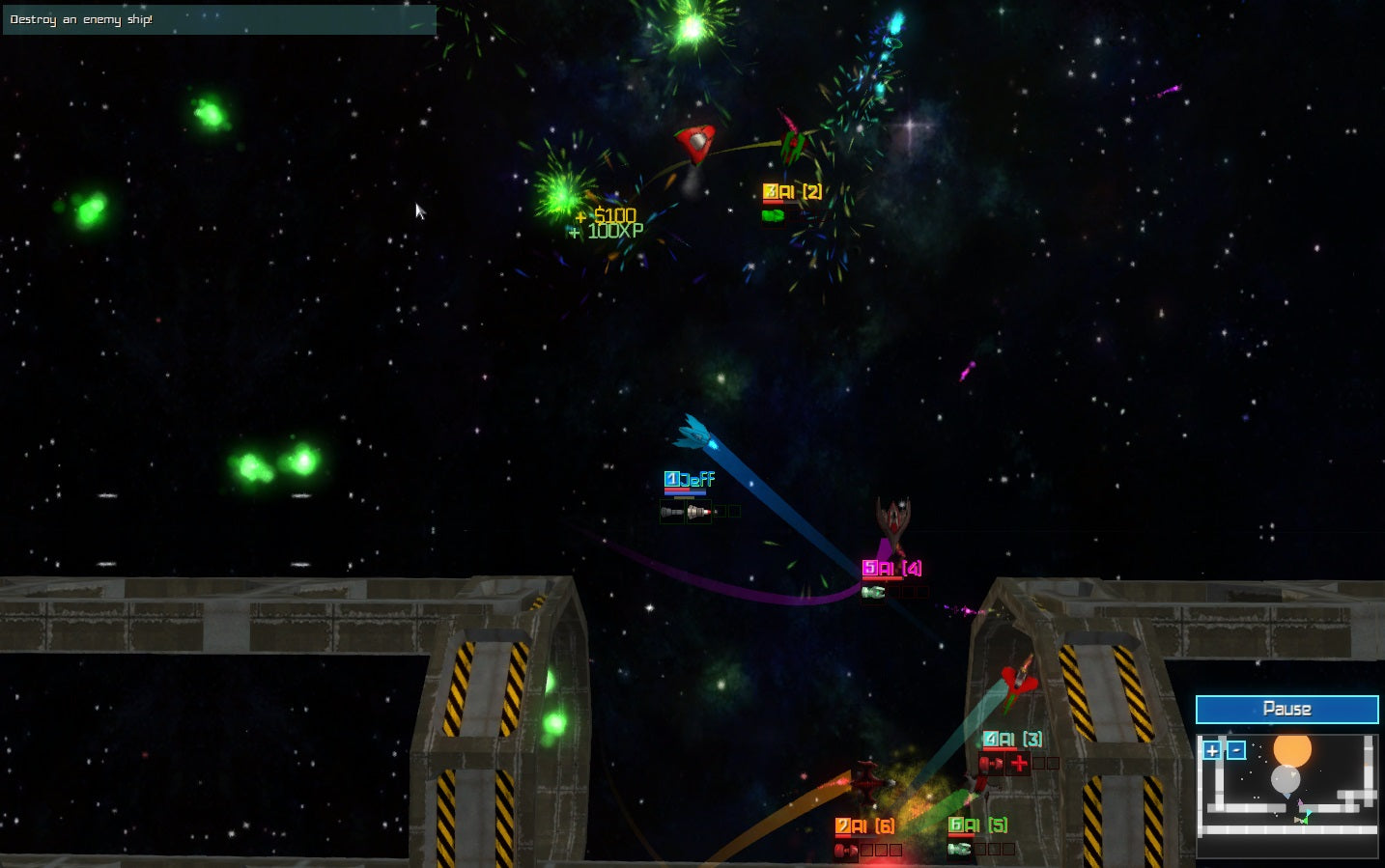Click the green number badge of AI (5)
This screenshot has width=1385, height=868.
(956, 826)
